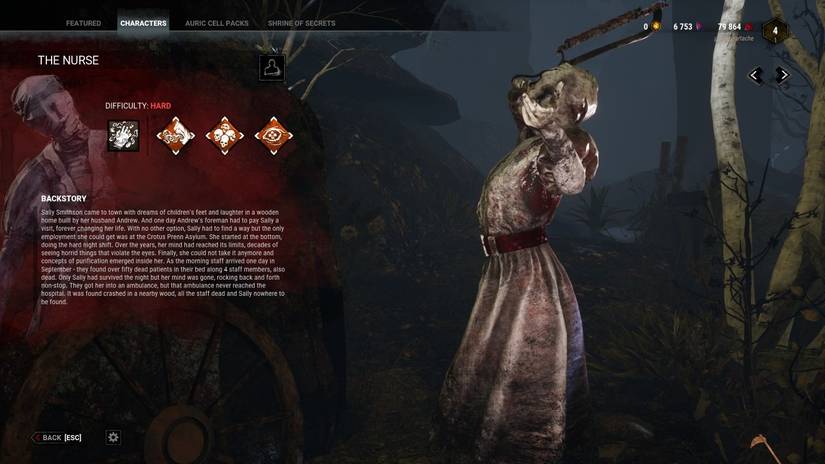Select the Characters tab
The image size is (825, 464).
pos(143,23)
